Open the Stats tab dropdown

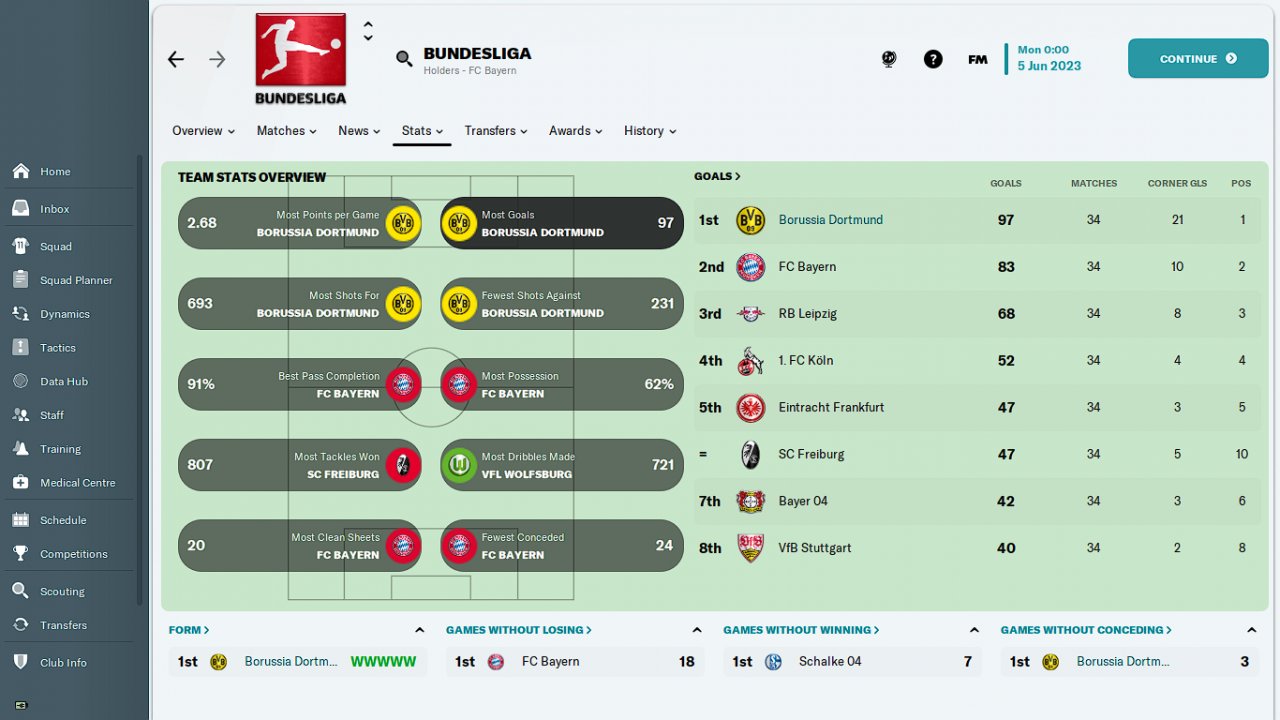[422, 131]
